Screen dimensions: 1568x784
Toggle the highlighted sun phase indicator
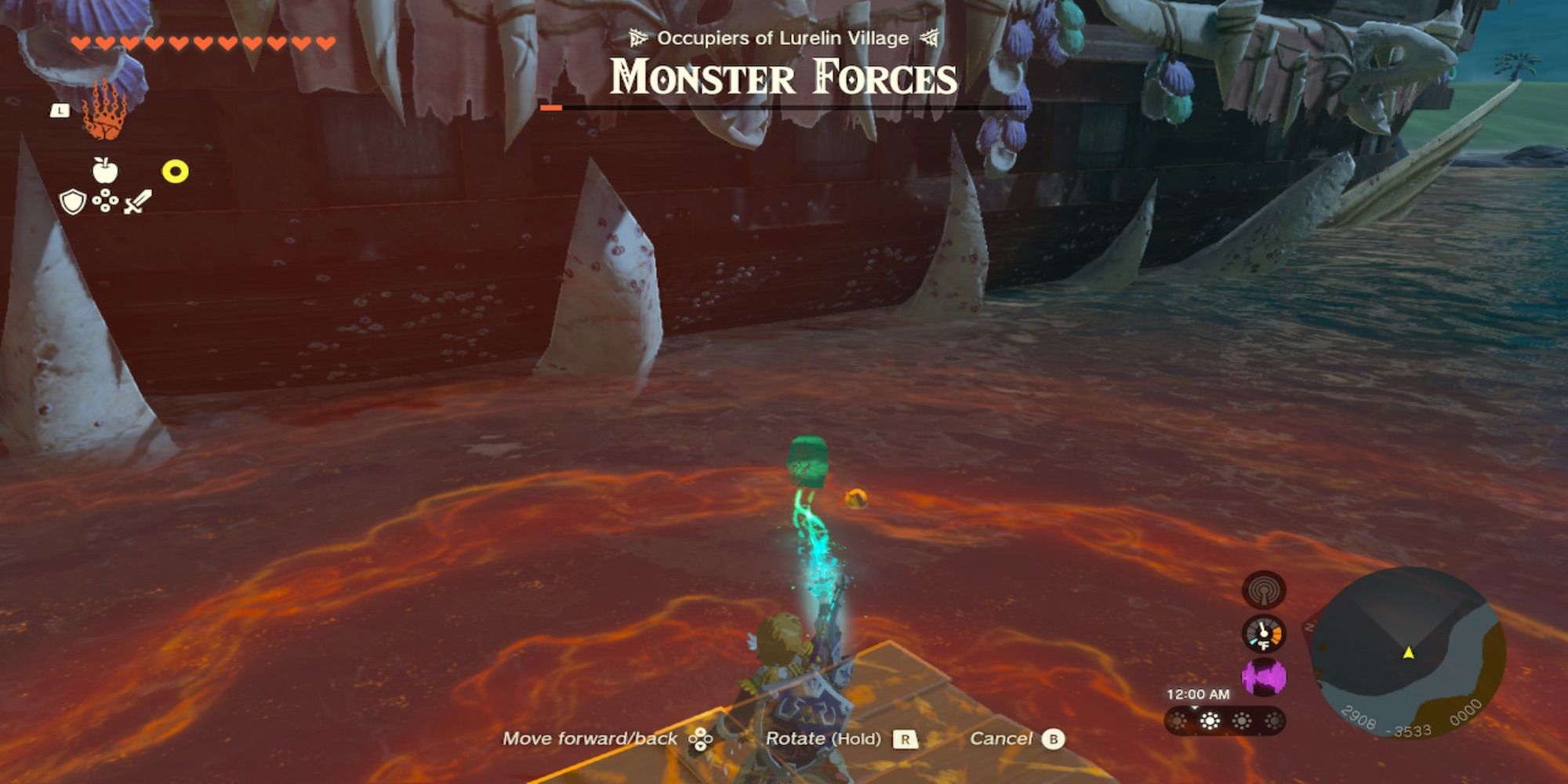1210,720
